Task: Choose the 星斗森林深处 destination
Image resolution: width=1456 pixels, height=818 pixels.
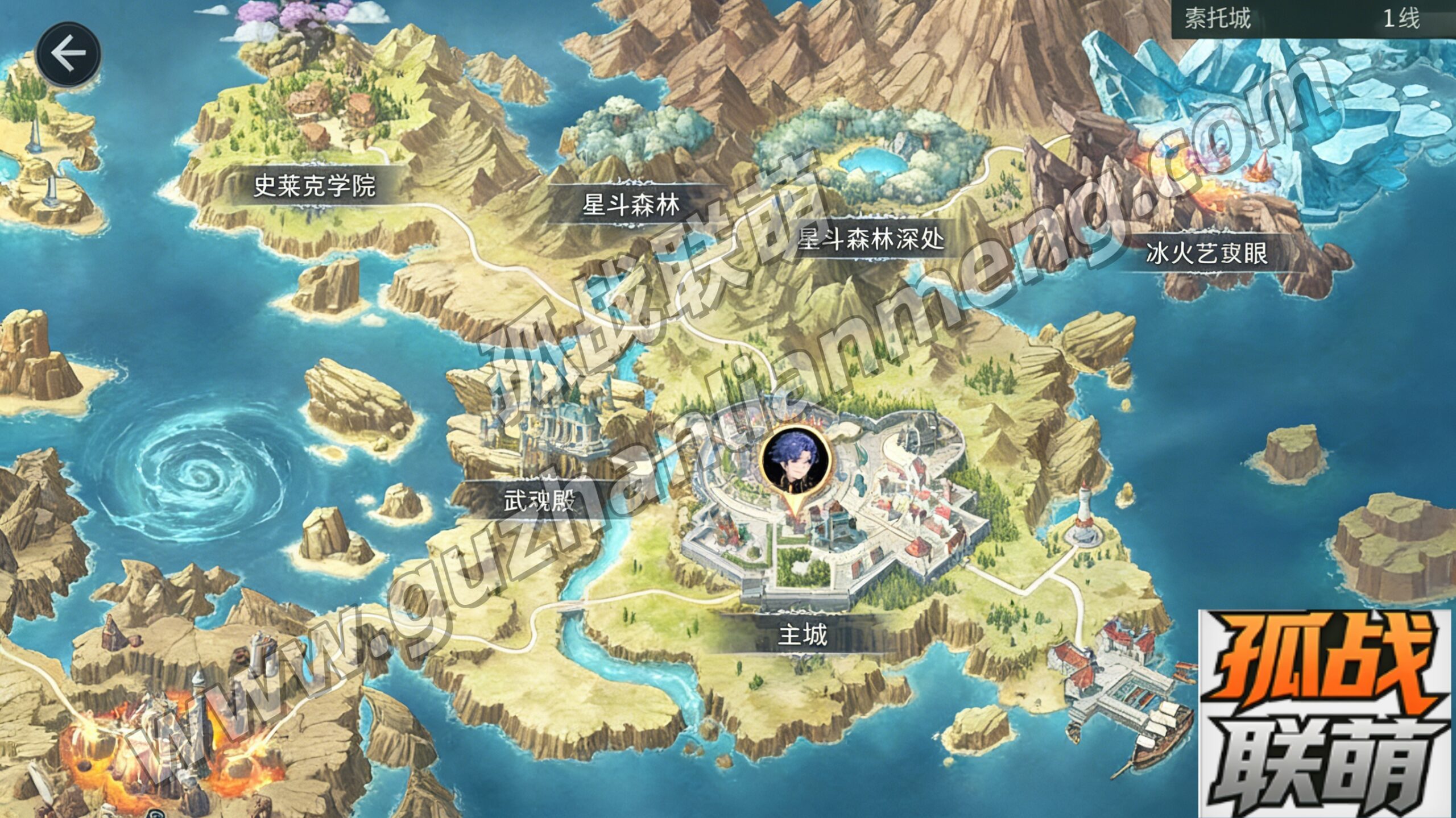Action: click(870, 239)
